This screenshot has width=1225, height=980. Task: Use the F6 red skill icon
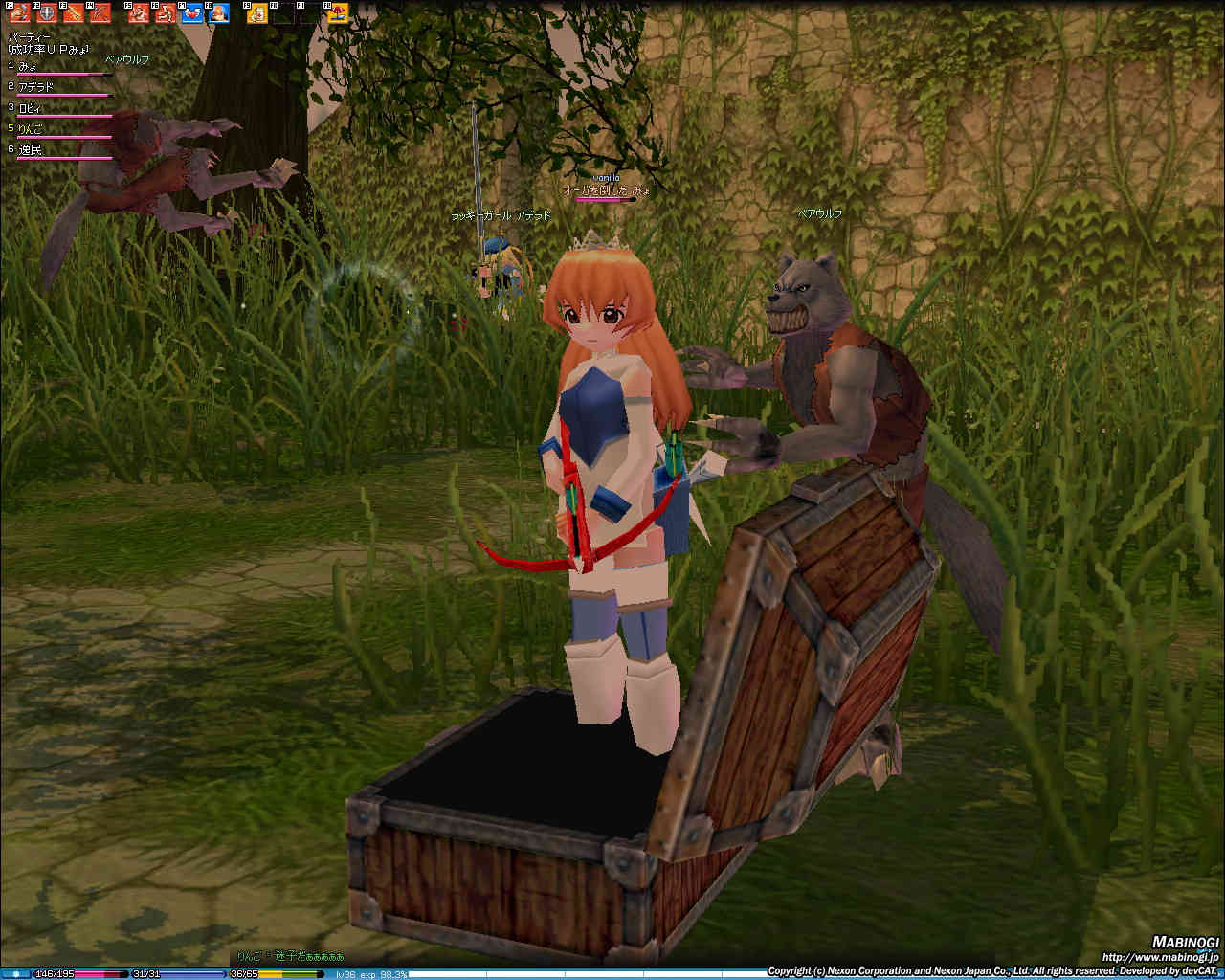(x=166, y=13)
